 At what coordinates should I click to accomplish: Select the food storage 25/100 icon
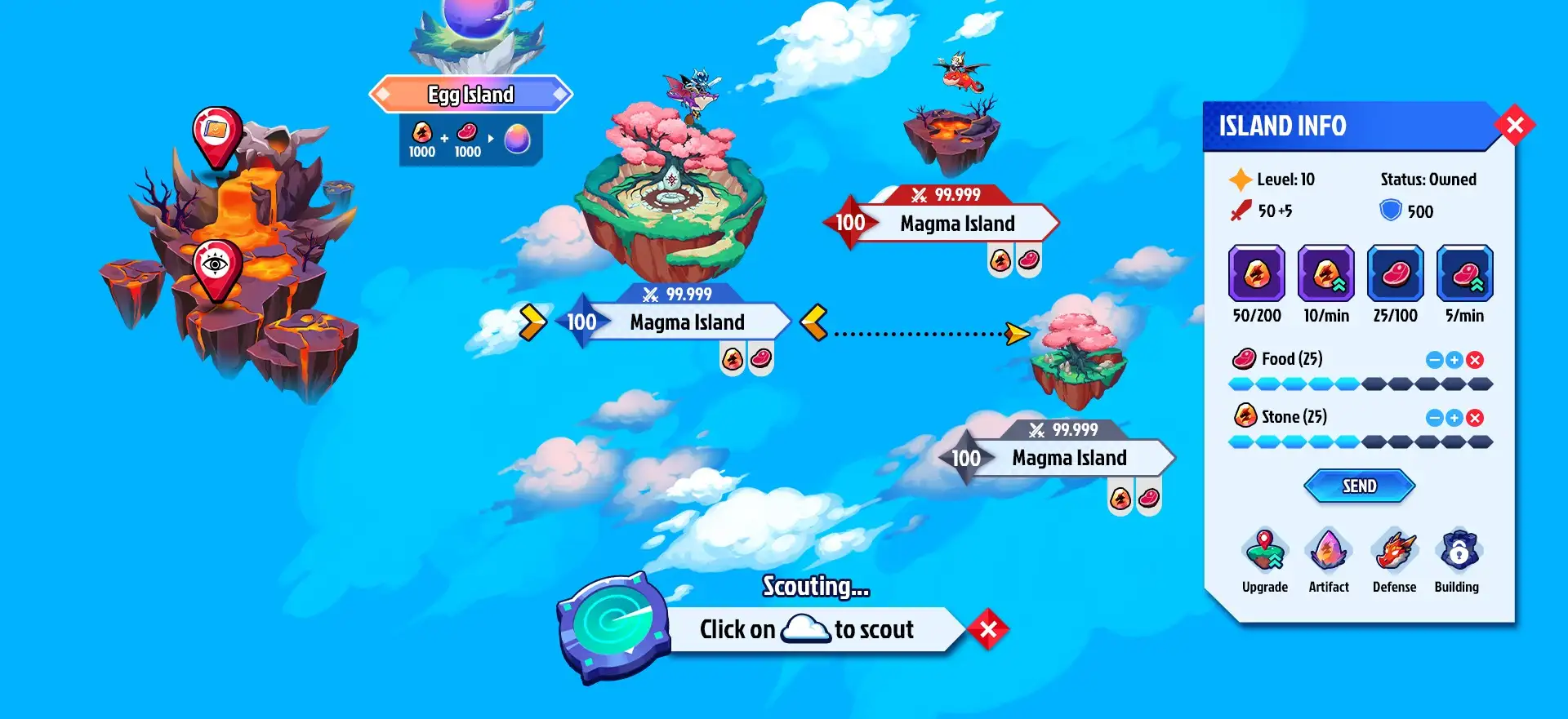(1396, 273)
